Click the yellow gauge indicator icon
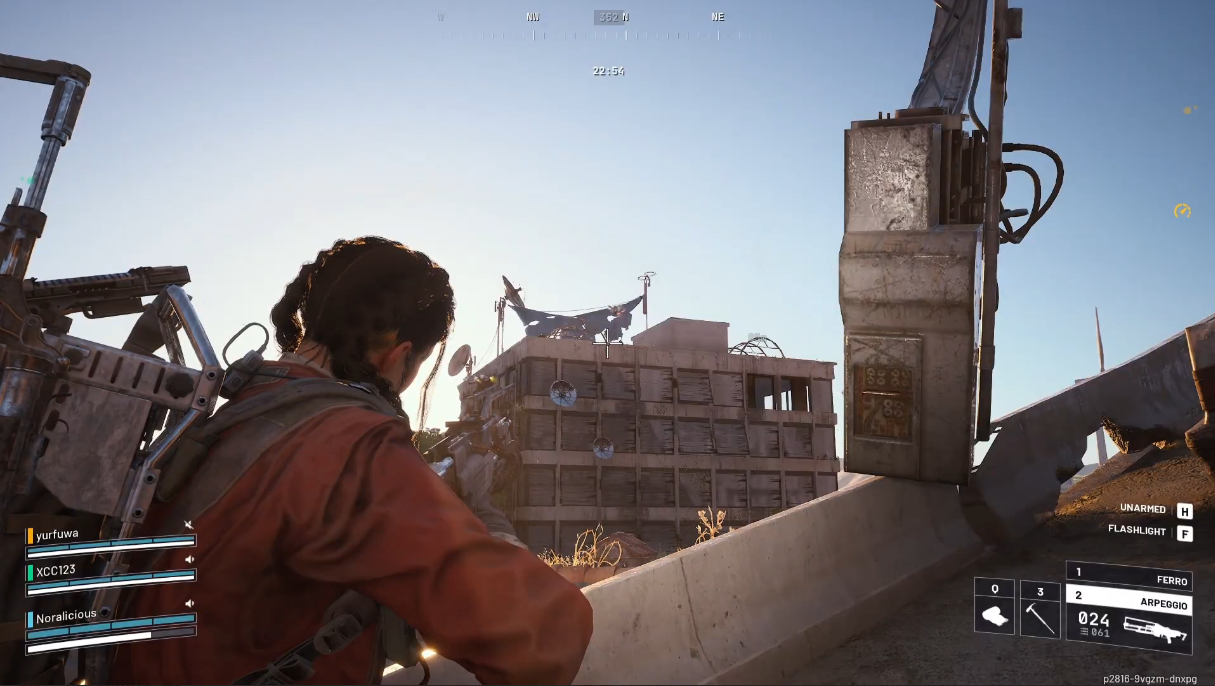Viewport: 1215px width, 686px height. pos(1182,211)
